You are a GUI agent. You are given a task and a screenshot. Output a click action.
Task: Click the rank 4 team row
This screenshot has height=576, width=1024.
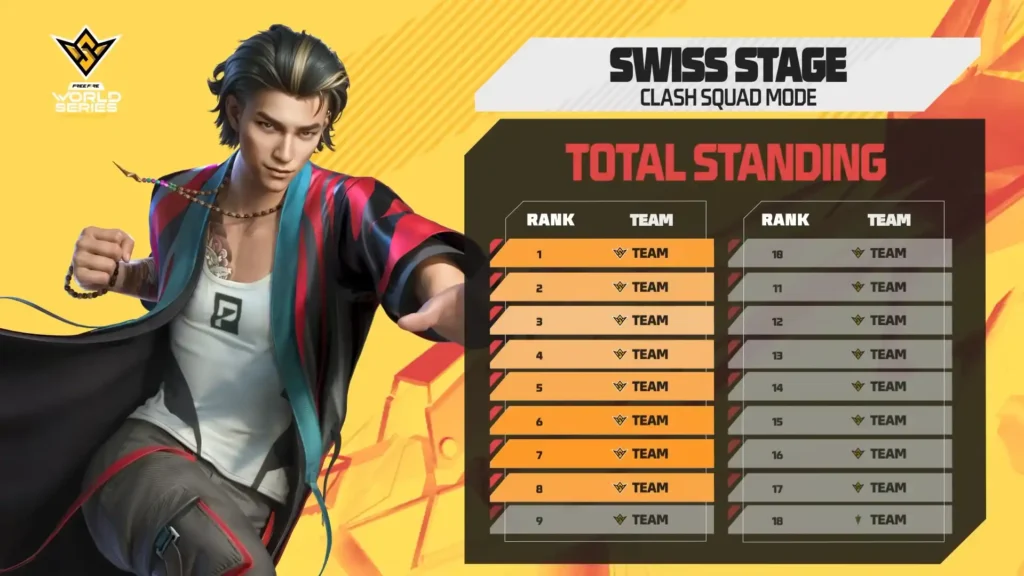pyautogui.click(x=603, y=354)
